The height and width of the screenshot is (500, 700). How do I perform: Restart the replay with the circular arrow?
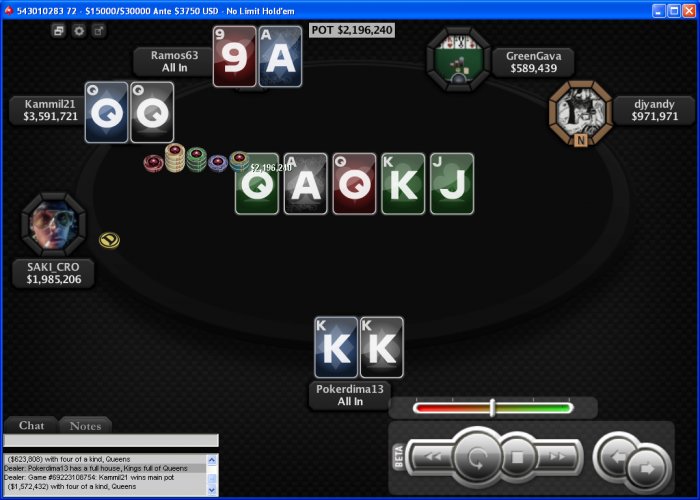[476, 458]
